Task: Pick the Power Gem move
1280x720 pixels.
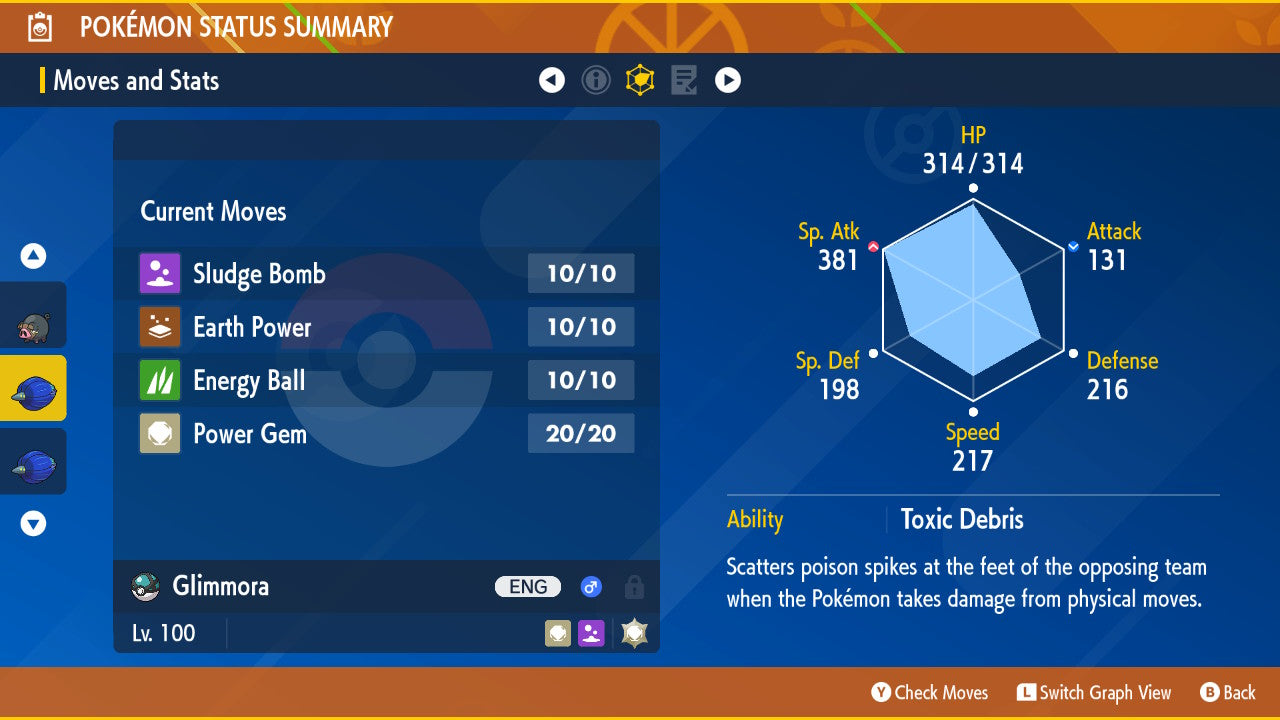Action: click(386, 434)
